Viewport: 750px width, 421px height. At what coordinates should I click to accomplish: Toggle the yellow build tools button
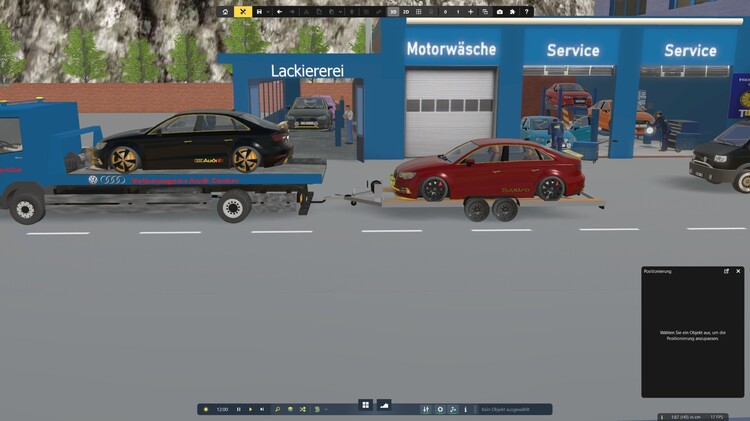point(243,12)
